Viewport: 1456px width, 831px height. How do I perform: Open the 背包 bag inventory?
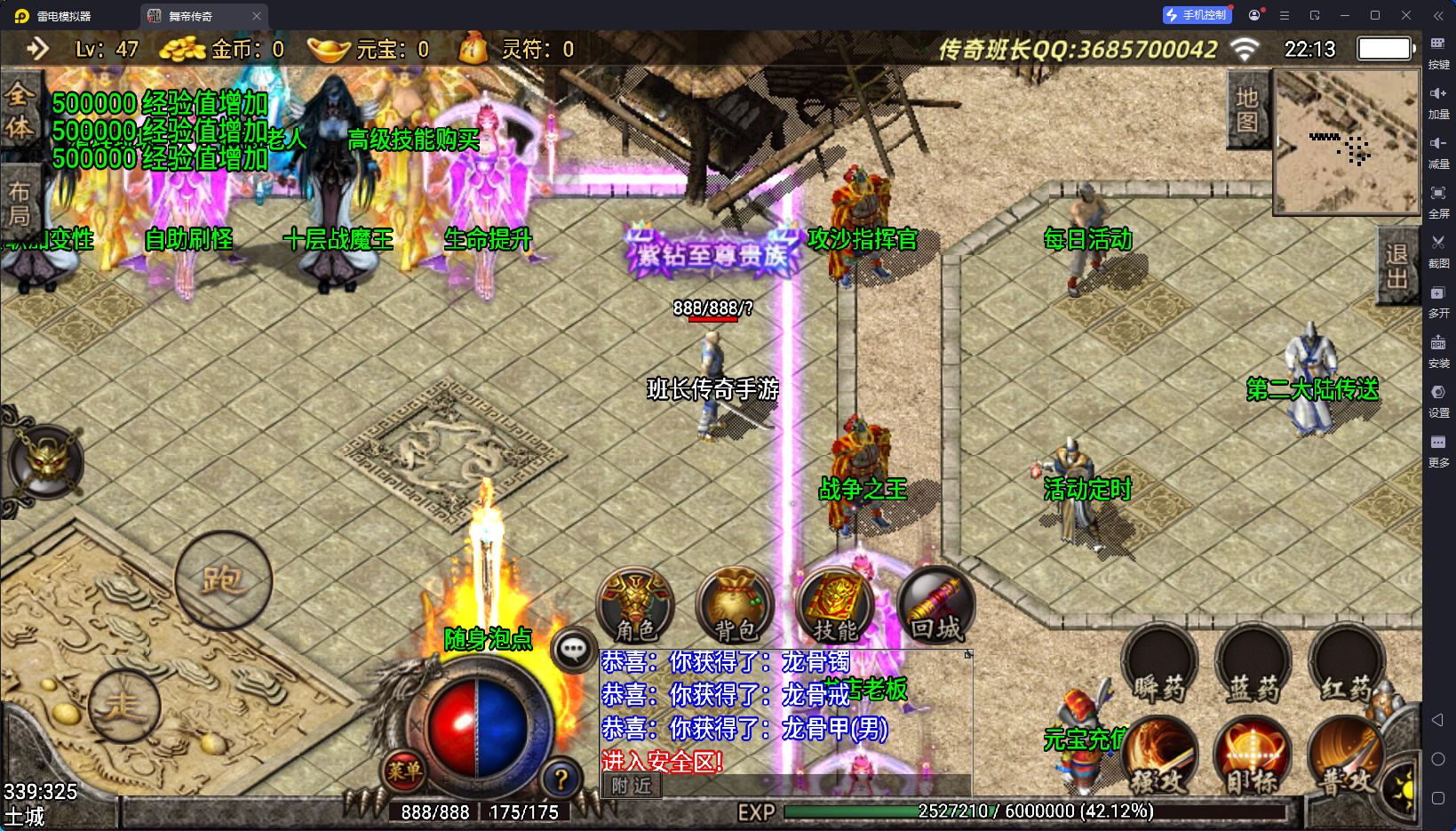coord(735,606)
